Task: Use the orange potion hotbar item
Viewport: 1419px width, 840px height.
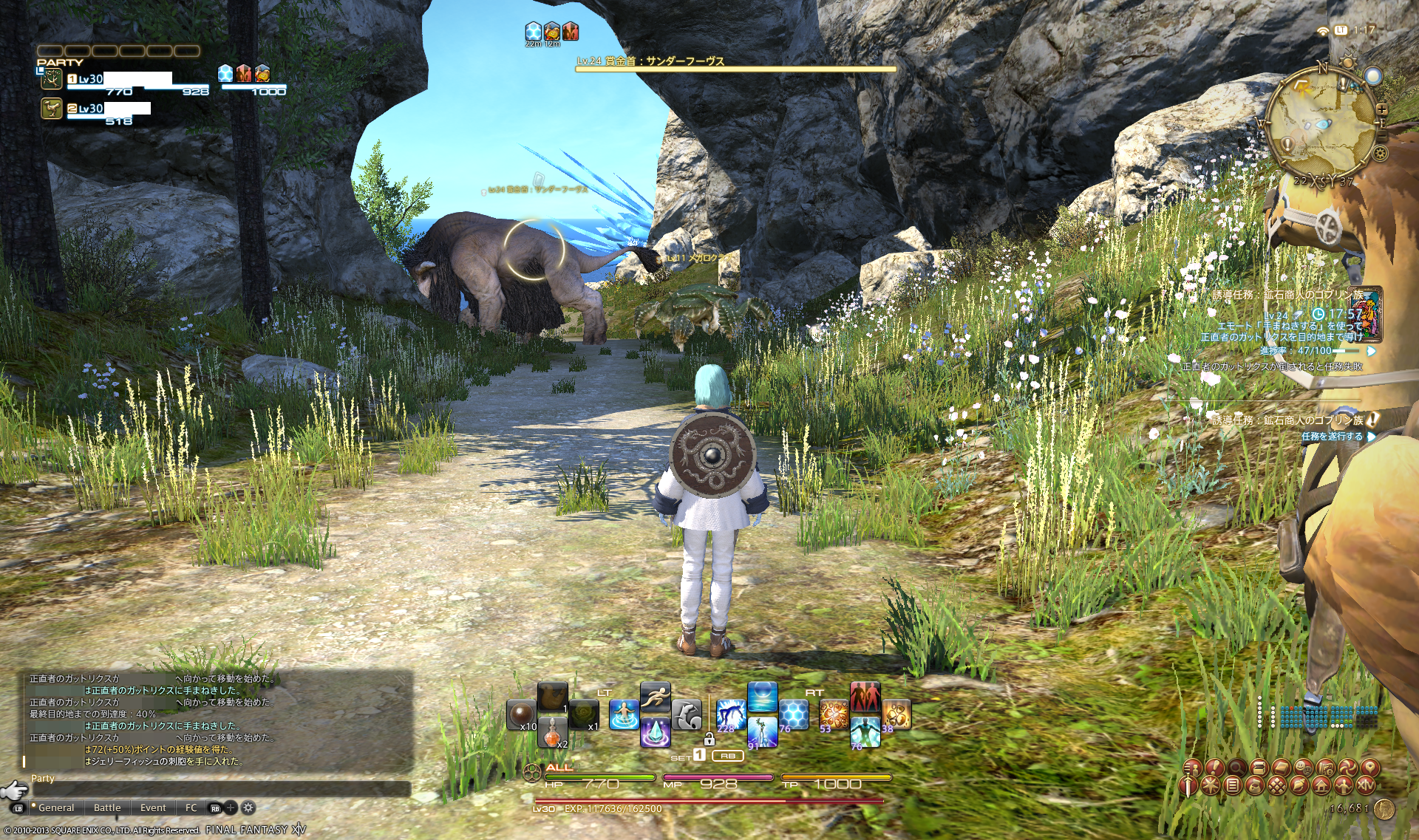Action: point(552,734)
